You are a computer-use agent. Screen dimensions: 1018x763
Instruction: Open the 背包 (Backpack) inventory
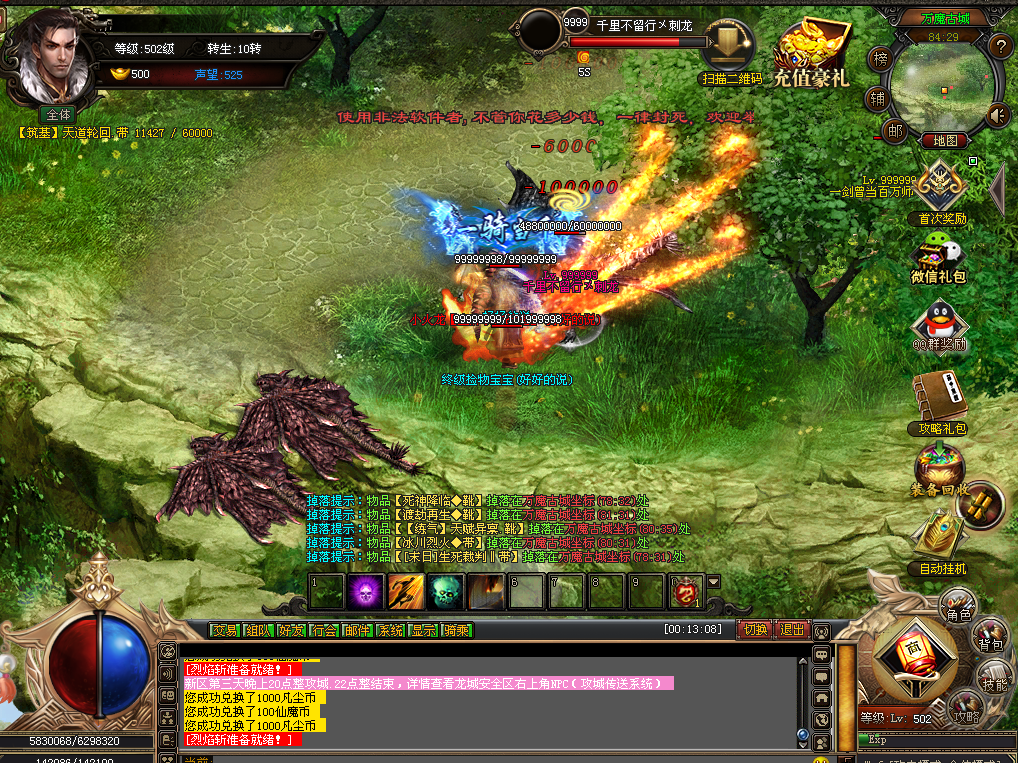[x=990, y=636]
